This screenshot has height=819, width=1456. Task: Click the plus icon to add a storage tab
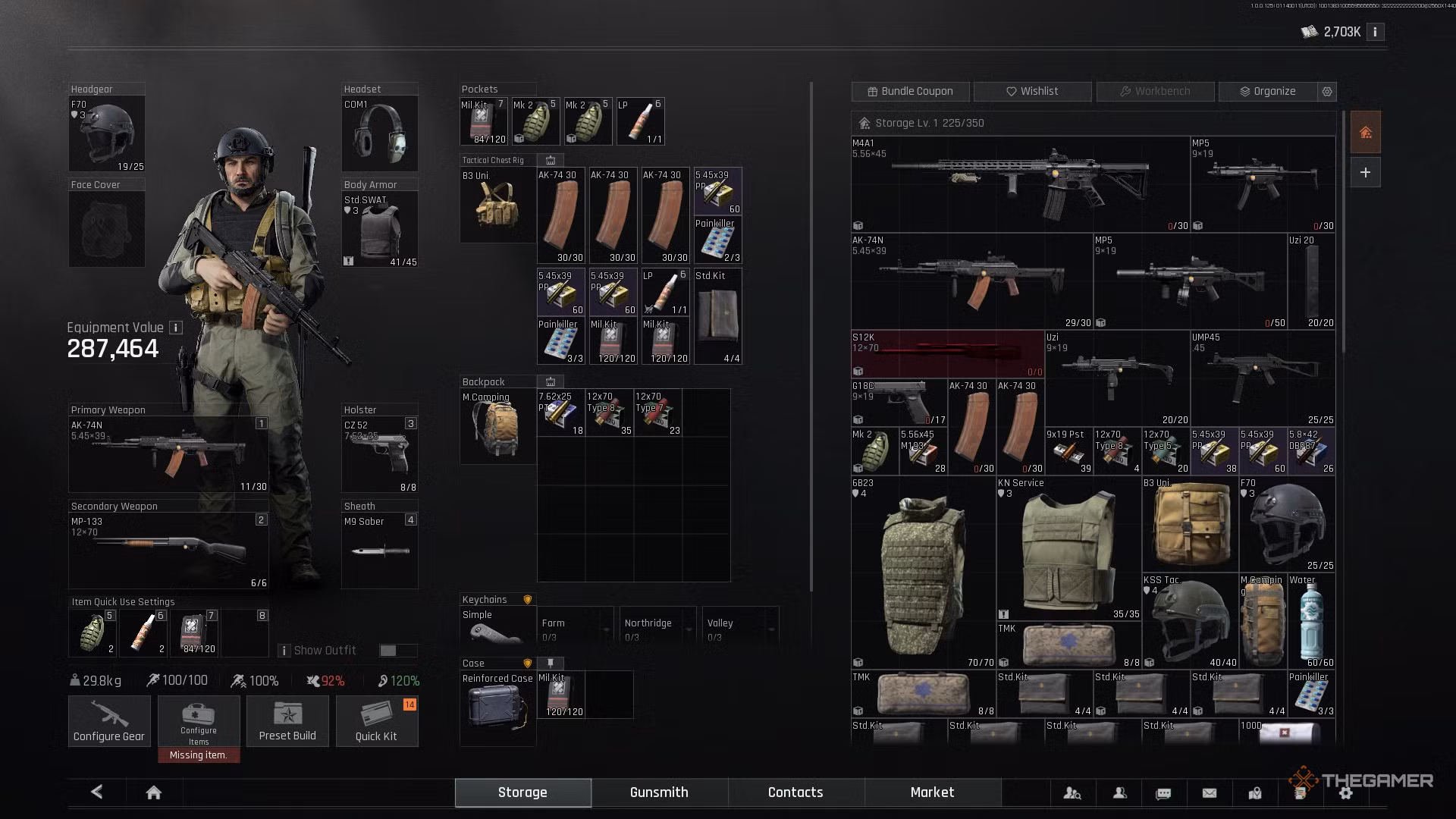[1365, 172]
